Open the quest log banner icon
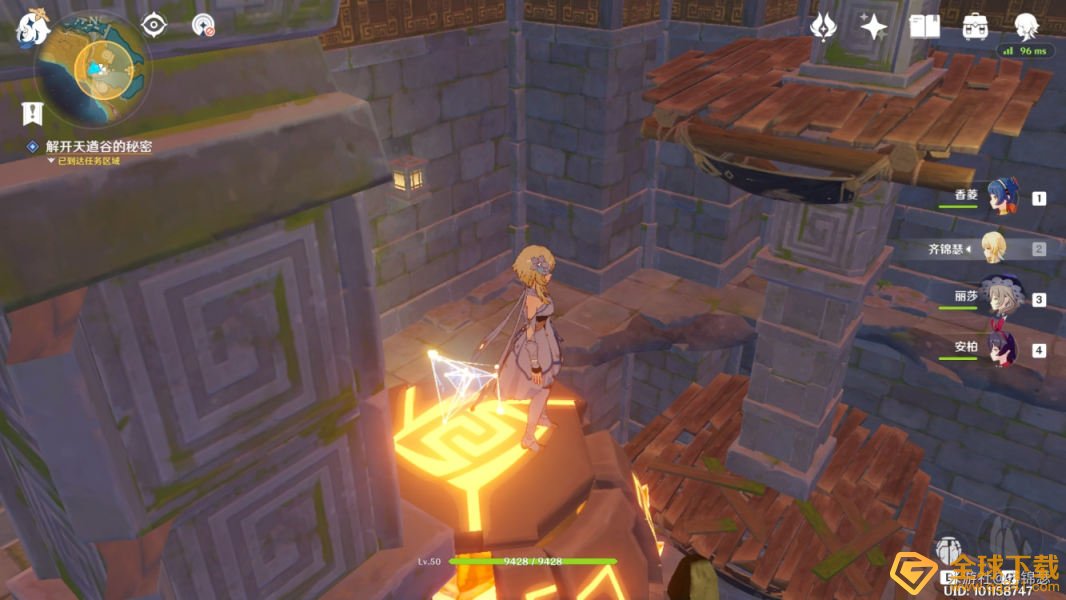The image size is (1066, 600). point(31,113)
